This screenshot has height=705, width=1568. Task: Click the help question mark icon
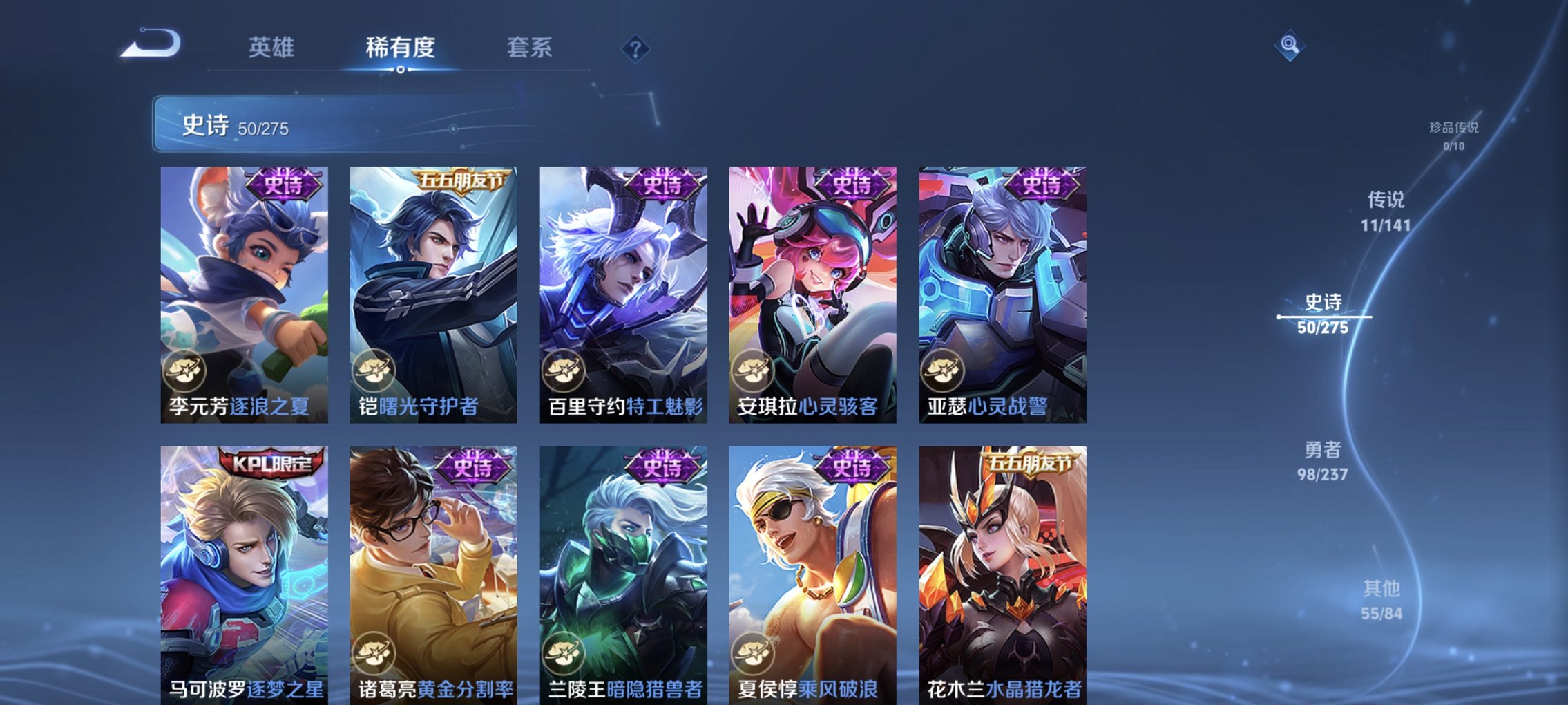tap(636, 49)
